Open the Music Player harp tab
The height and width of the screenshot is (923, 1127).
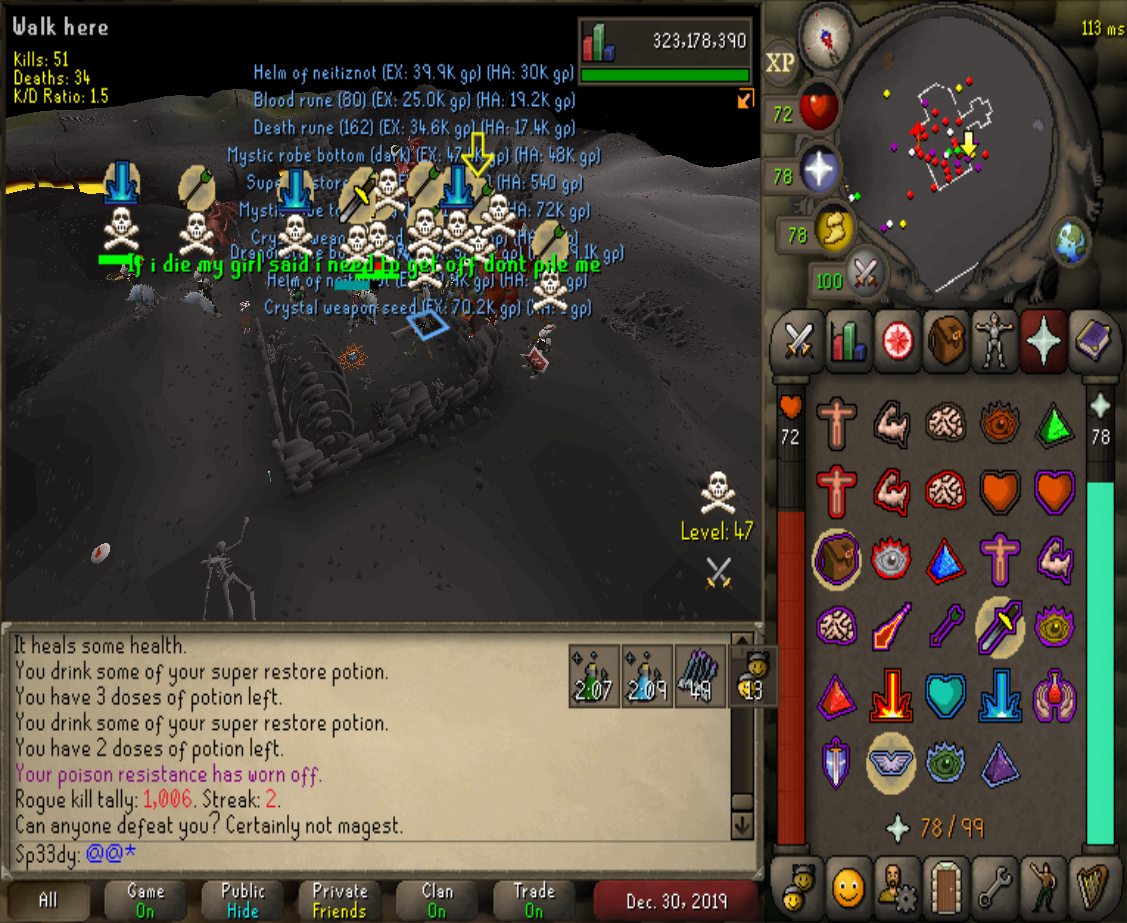pos(1091,885)
